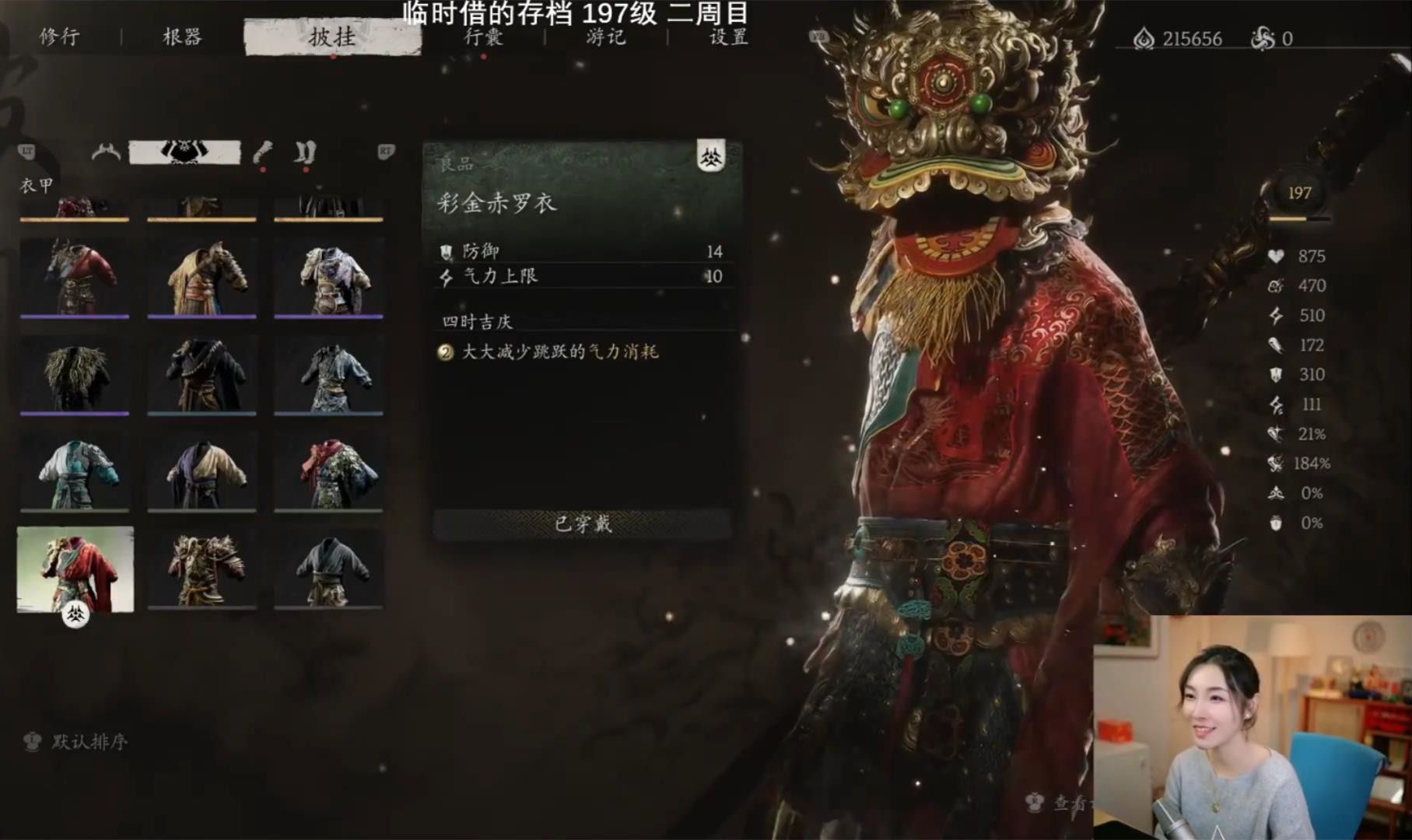The image size is (1412, 840).
Task: Select the leg guards slot icon
Action: coord(303,152)
